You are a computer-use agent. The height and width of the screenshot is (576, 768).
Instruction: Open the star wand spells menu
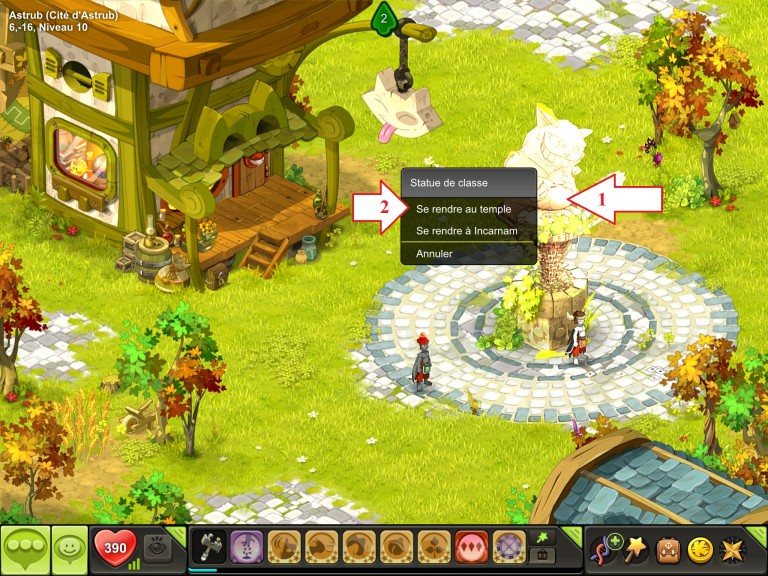636,549
